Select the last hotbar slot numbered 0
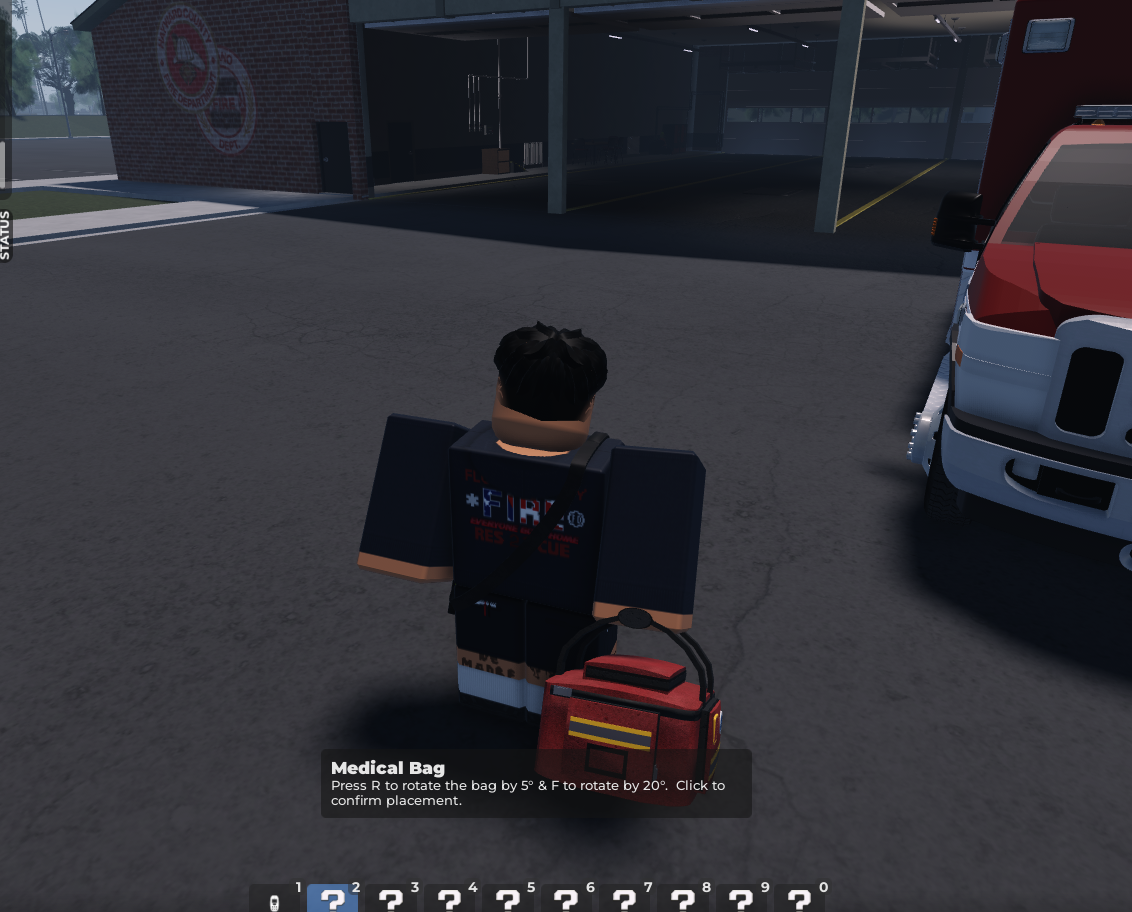Viewport: 1132px width, 912px height. pos(799,899)
